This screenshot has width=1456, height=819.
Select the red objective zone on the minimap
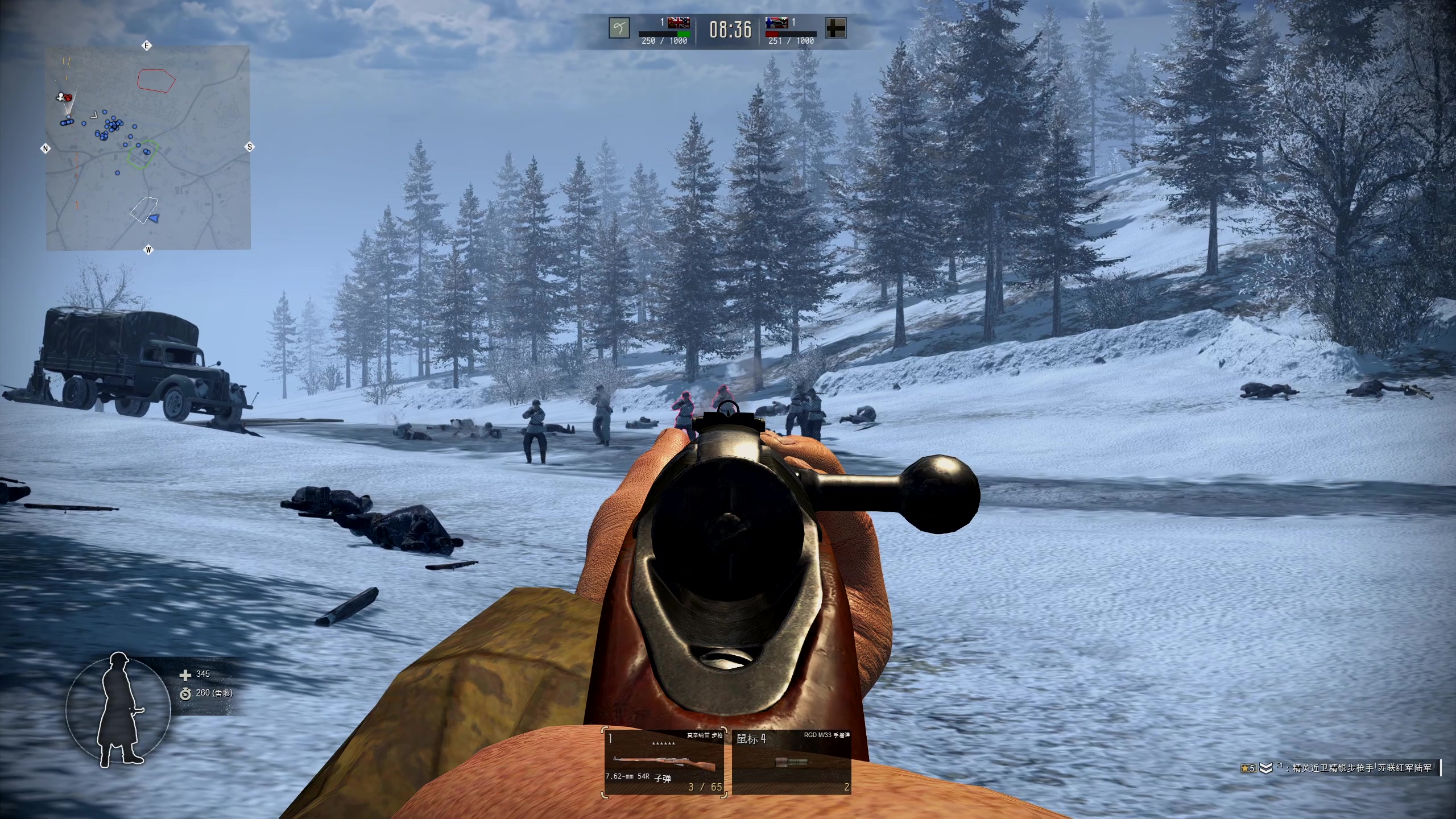[x=156, y=80]
